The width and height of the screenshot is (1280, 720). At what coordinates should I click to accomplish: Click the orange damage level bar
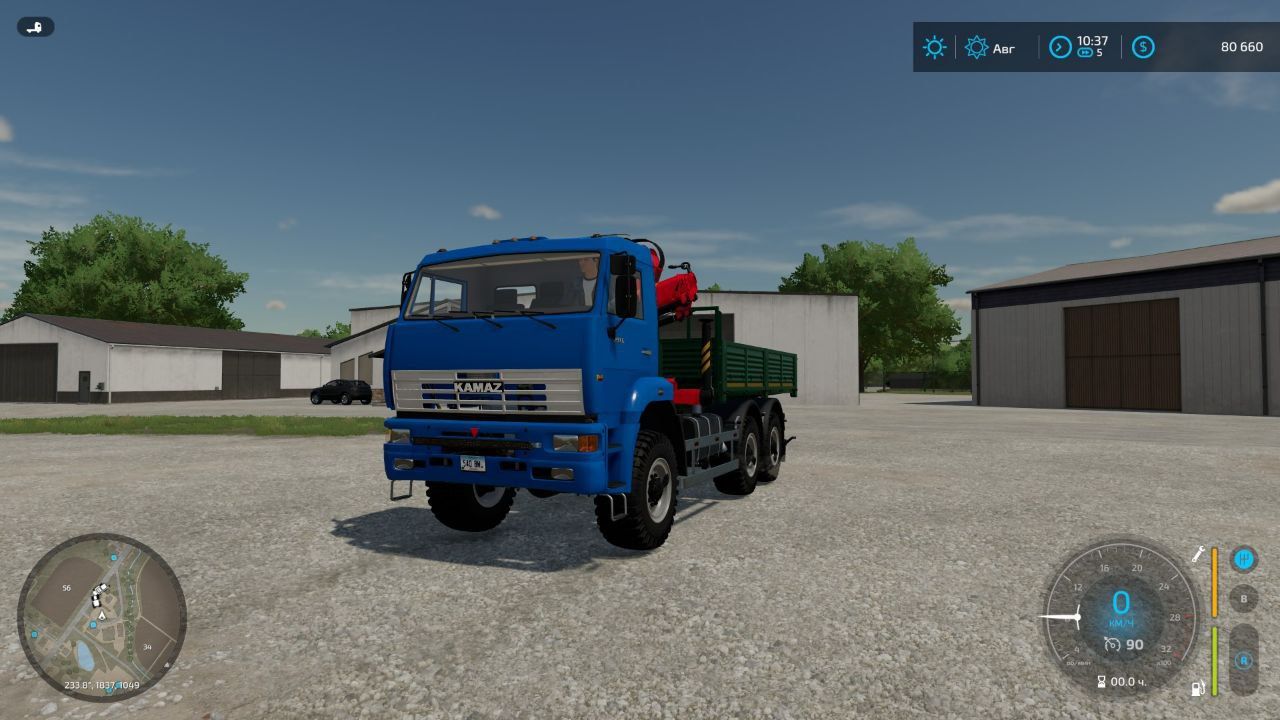point(1215,582)
